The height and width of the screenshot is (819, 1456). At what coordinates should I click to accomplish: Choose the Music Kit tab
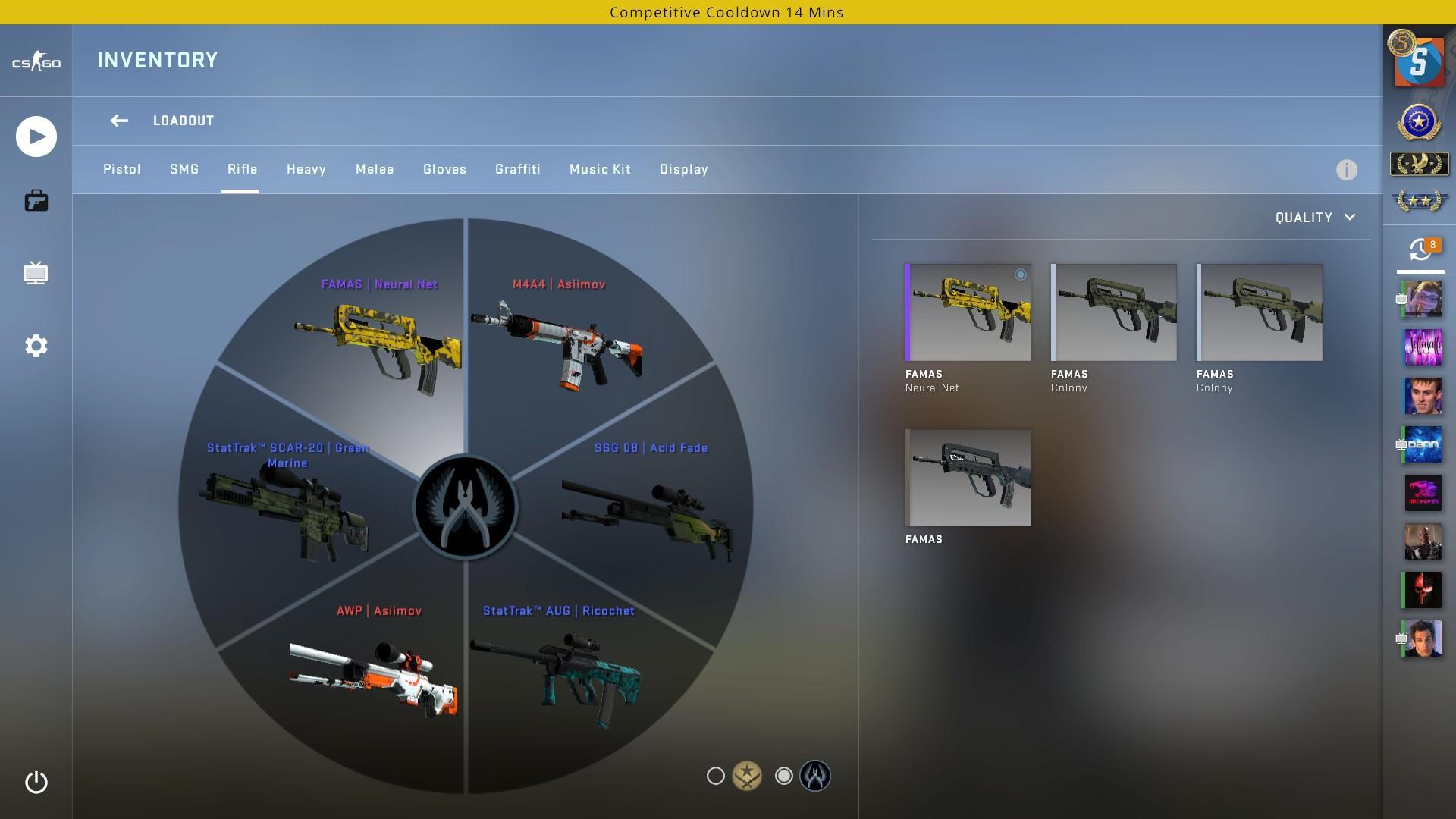tap(600, 169)
